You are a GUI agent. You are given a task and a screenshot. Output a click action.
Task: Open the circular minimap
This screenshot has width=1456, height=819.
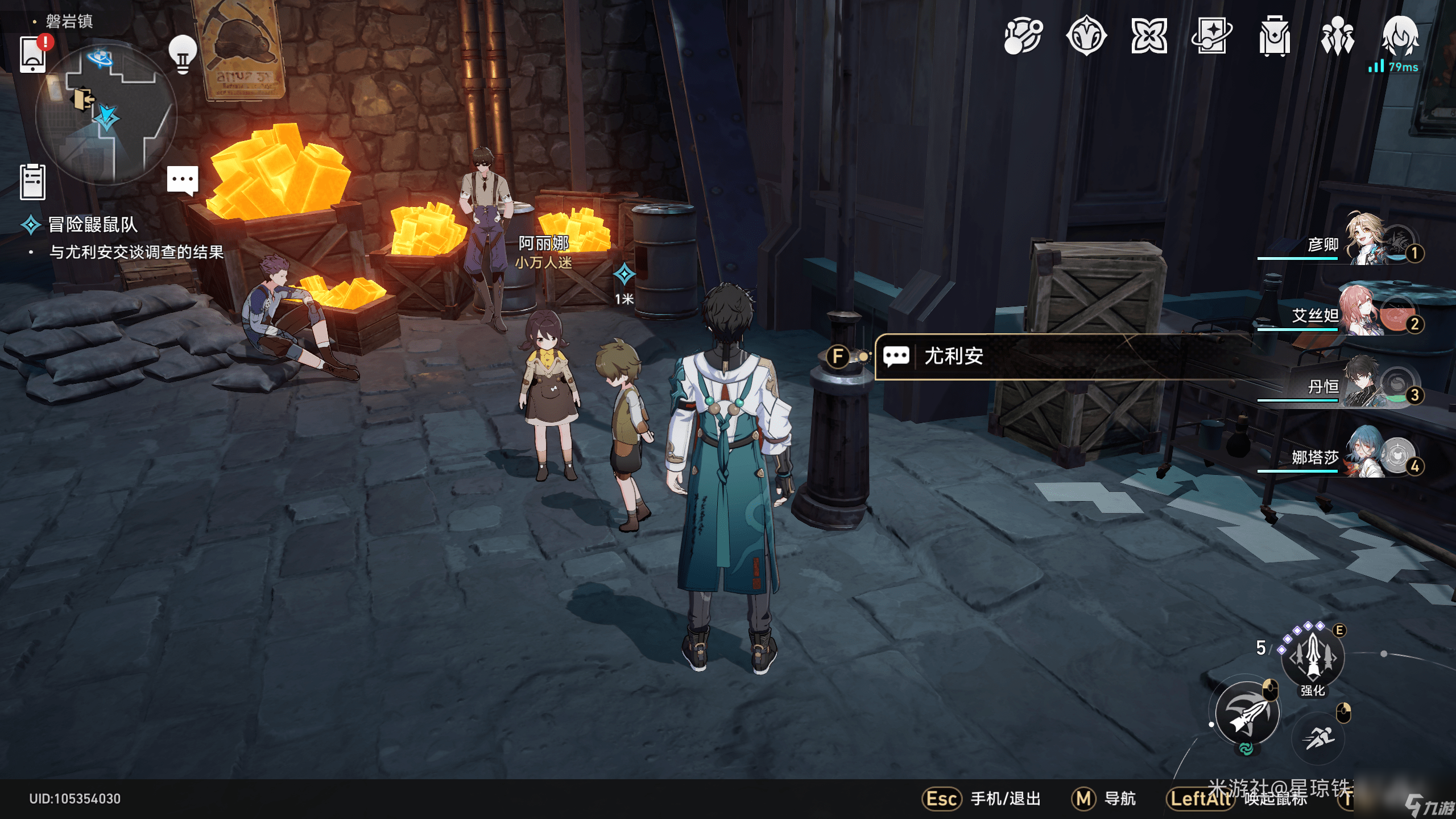pos(106,115)
